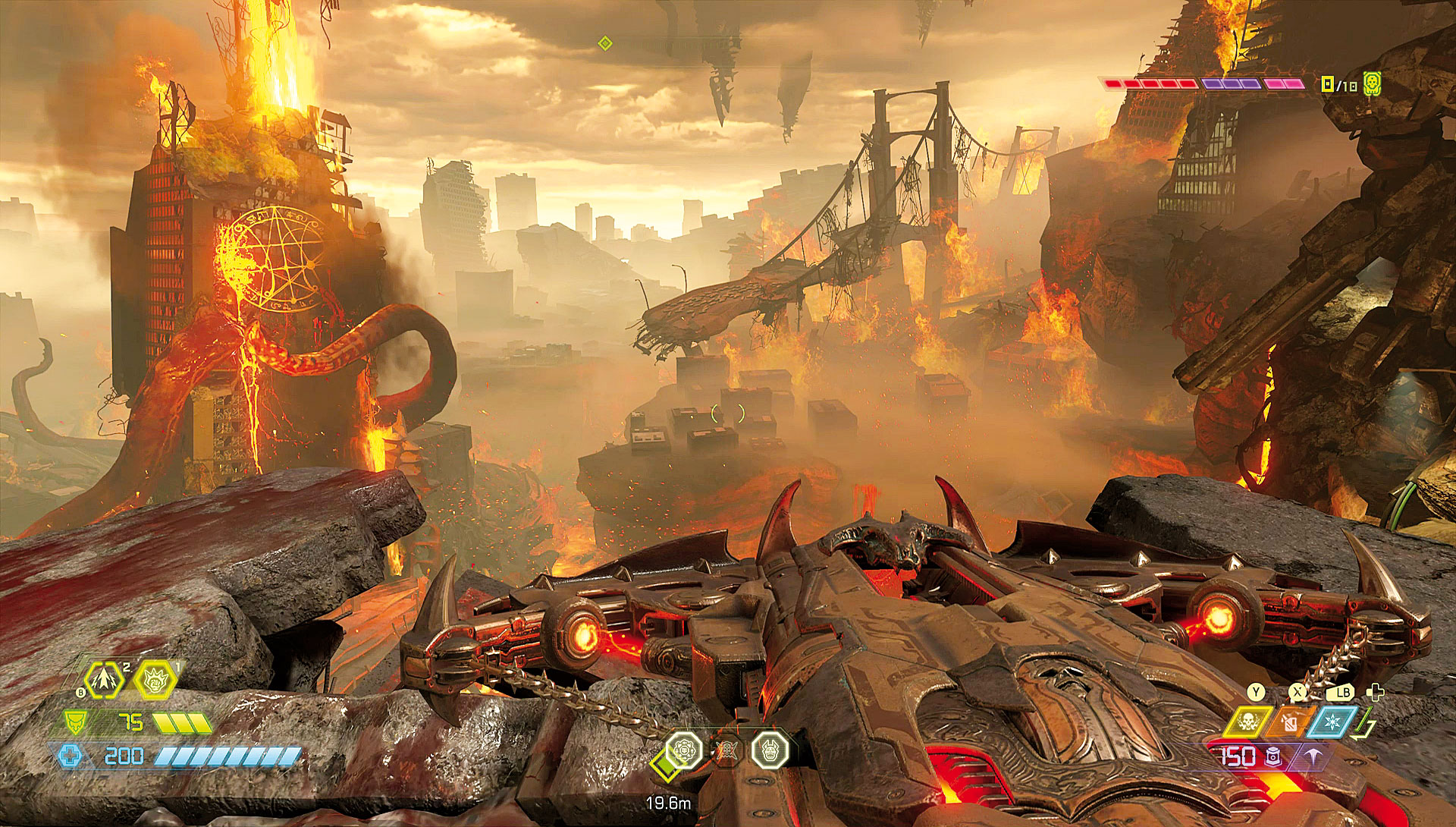Select the yellow skull frag grenade icon
Screen dimensions: 1456x827
1247,722
